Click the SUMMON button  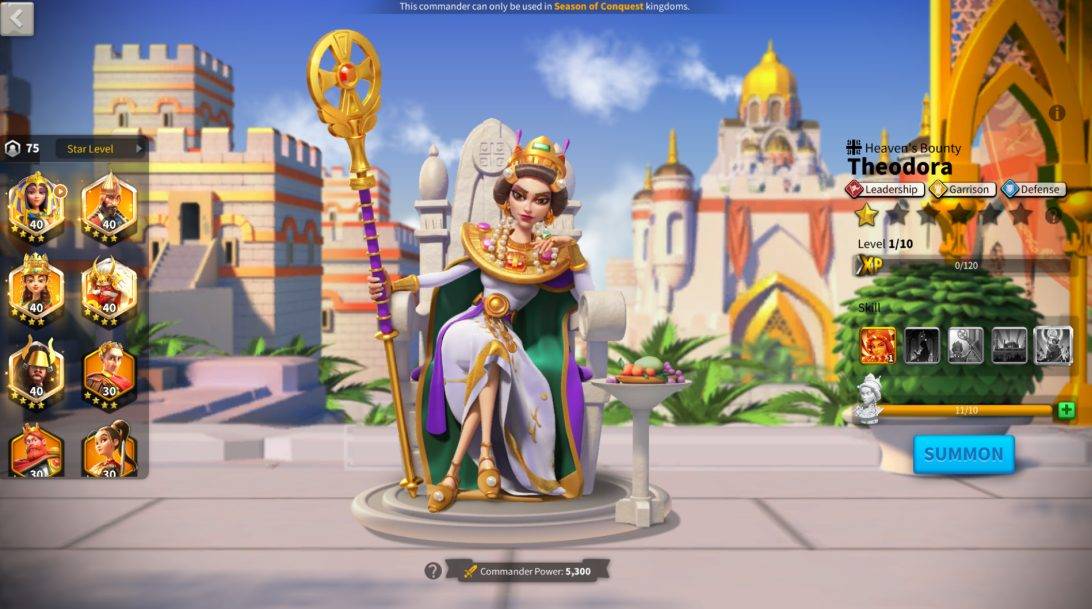[963, 454]
